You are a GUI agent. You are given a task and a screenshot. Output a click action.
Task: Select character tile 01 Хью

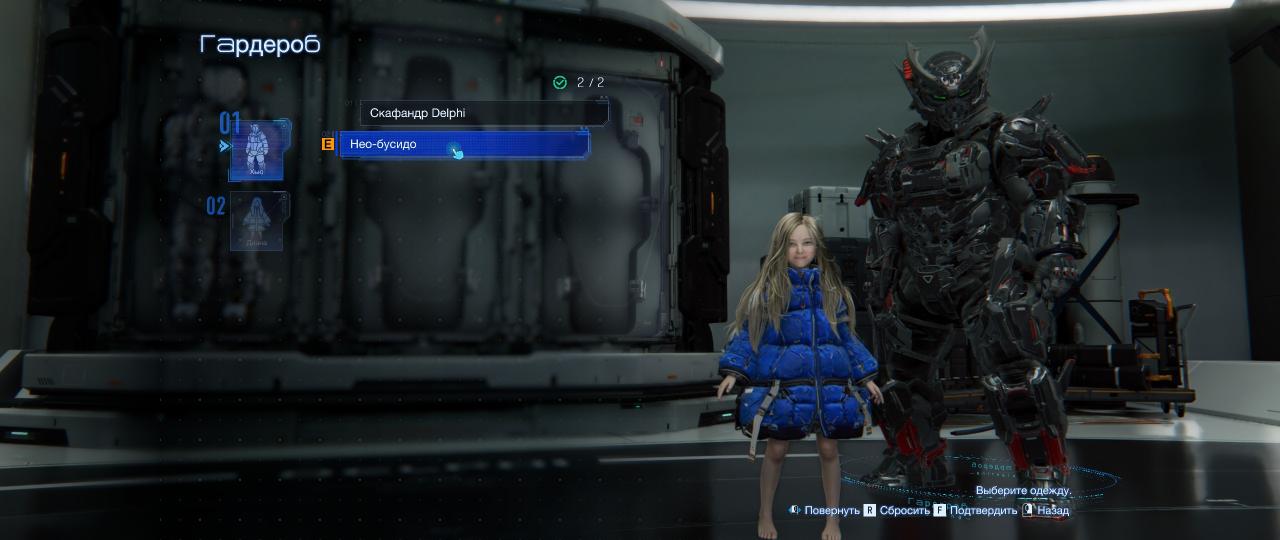click(x=257, y=149)
